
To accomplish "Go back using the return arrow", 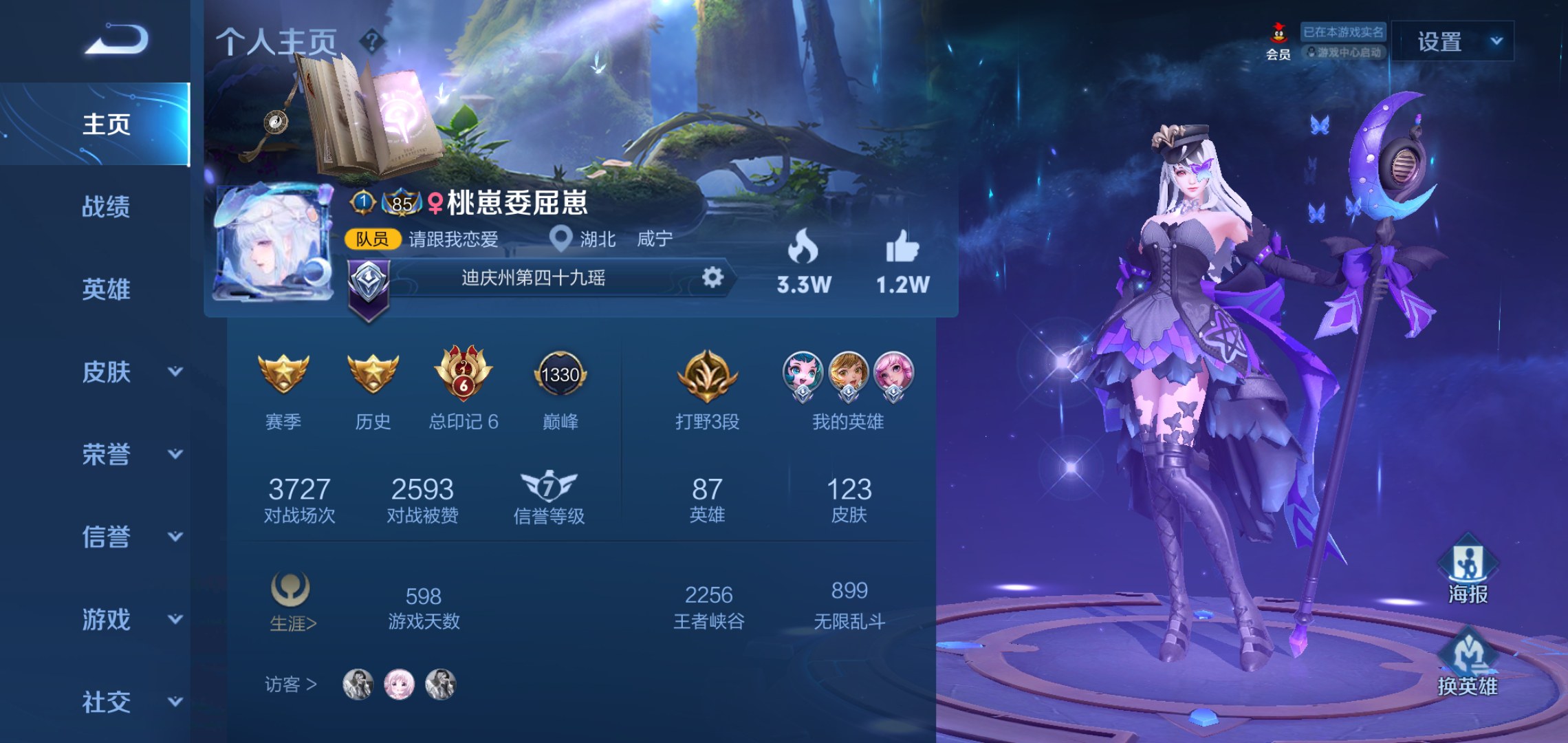I will point(116,39).
